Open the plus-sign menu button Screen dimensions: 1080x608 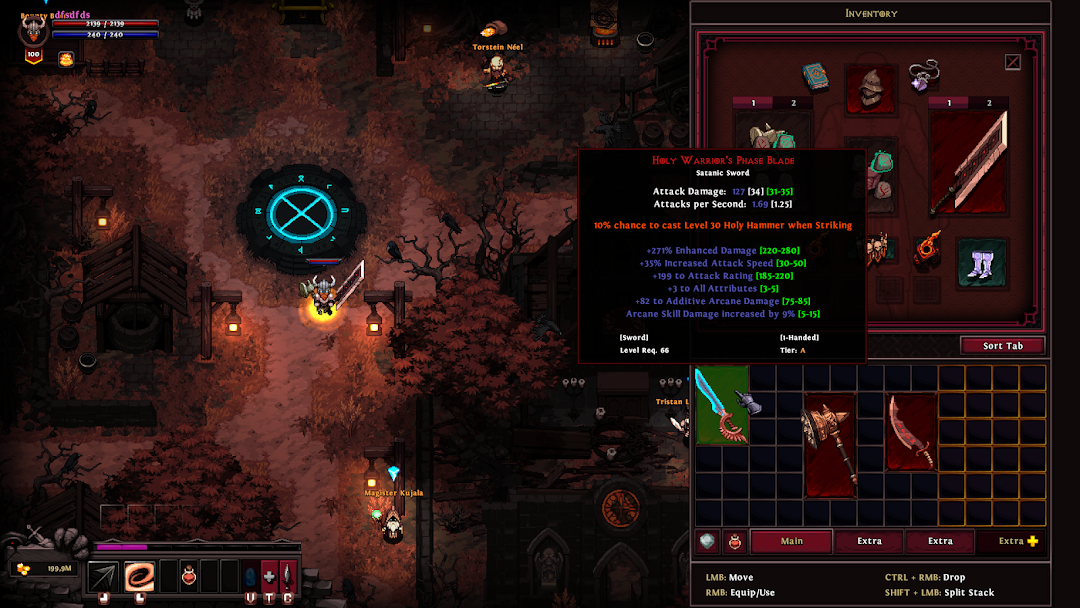click(269, 576)
